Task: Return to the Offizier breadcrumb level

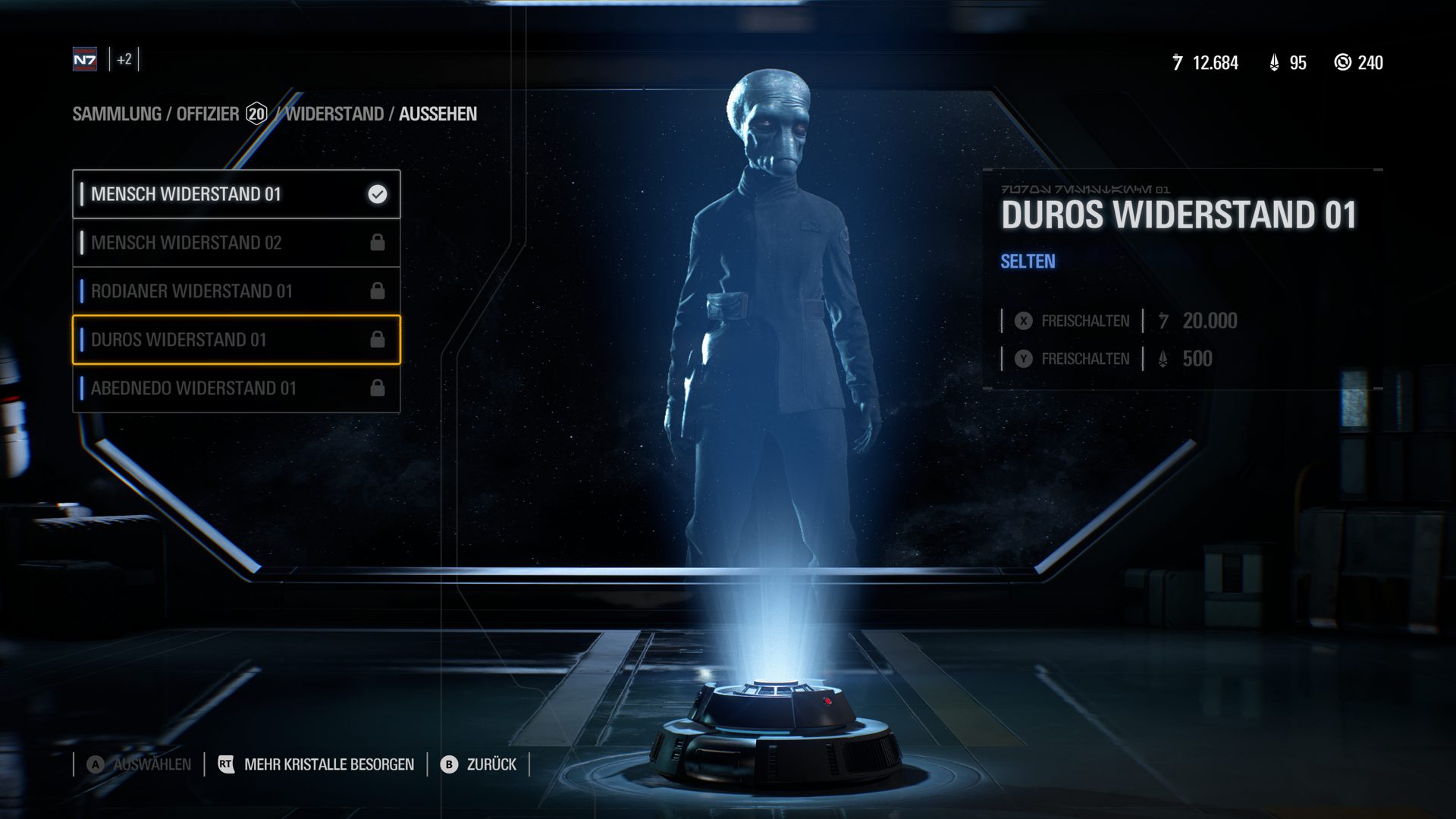Action: [x=208, y=114]
